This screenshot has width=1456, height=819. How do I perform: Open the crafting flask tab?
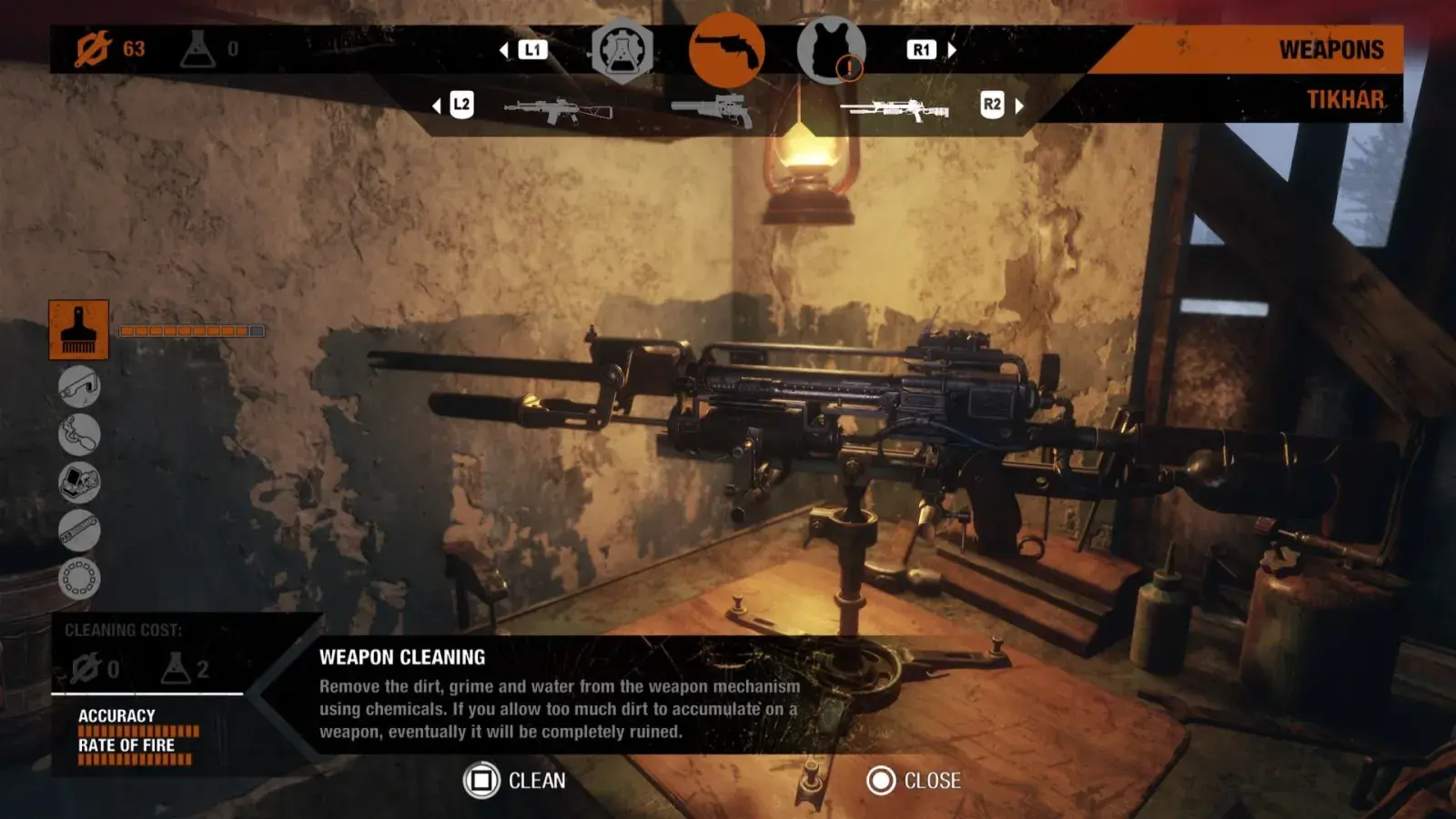622,52
